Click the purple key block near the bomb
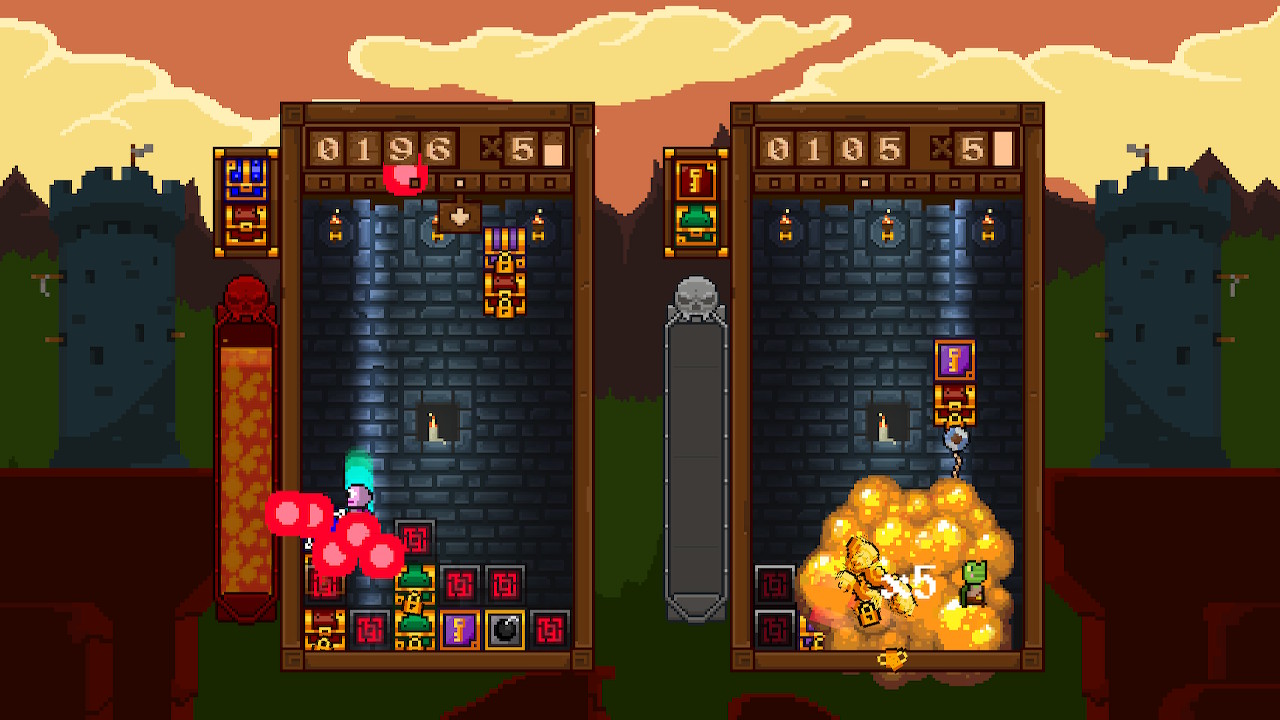 point(459,630)
